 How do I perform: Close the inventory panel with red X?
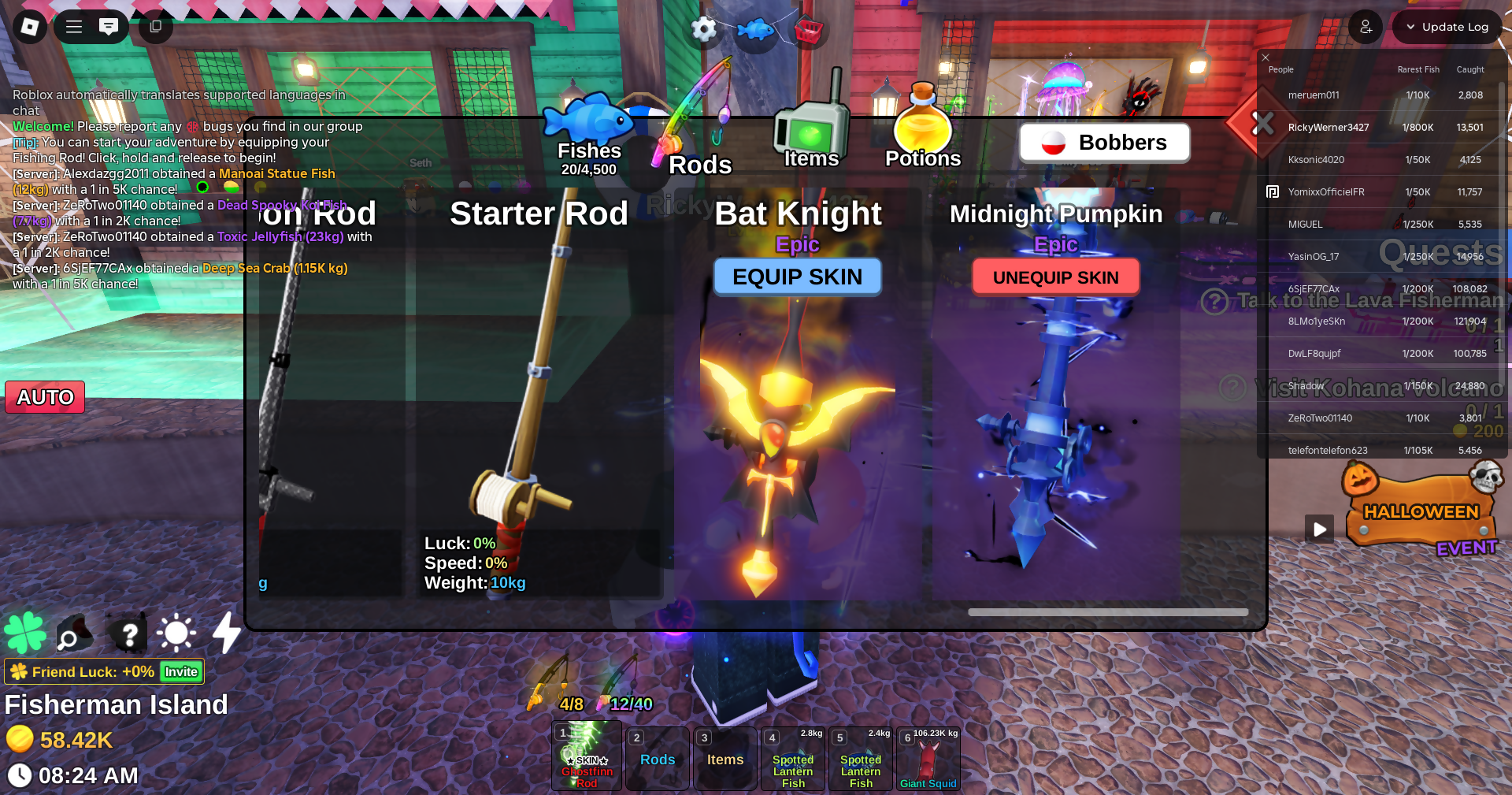(1262, 123)
